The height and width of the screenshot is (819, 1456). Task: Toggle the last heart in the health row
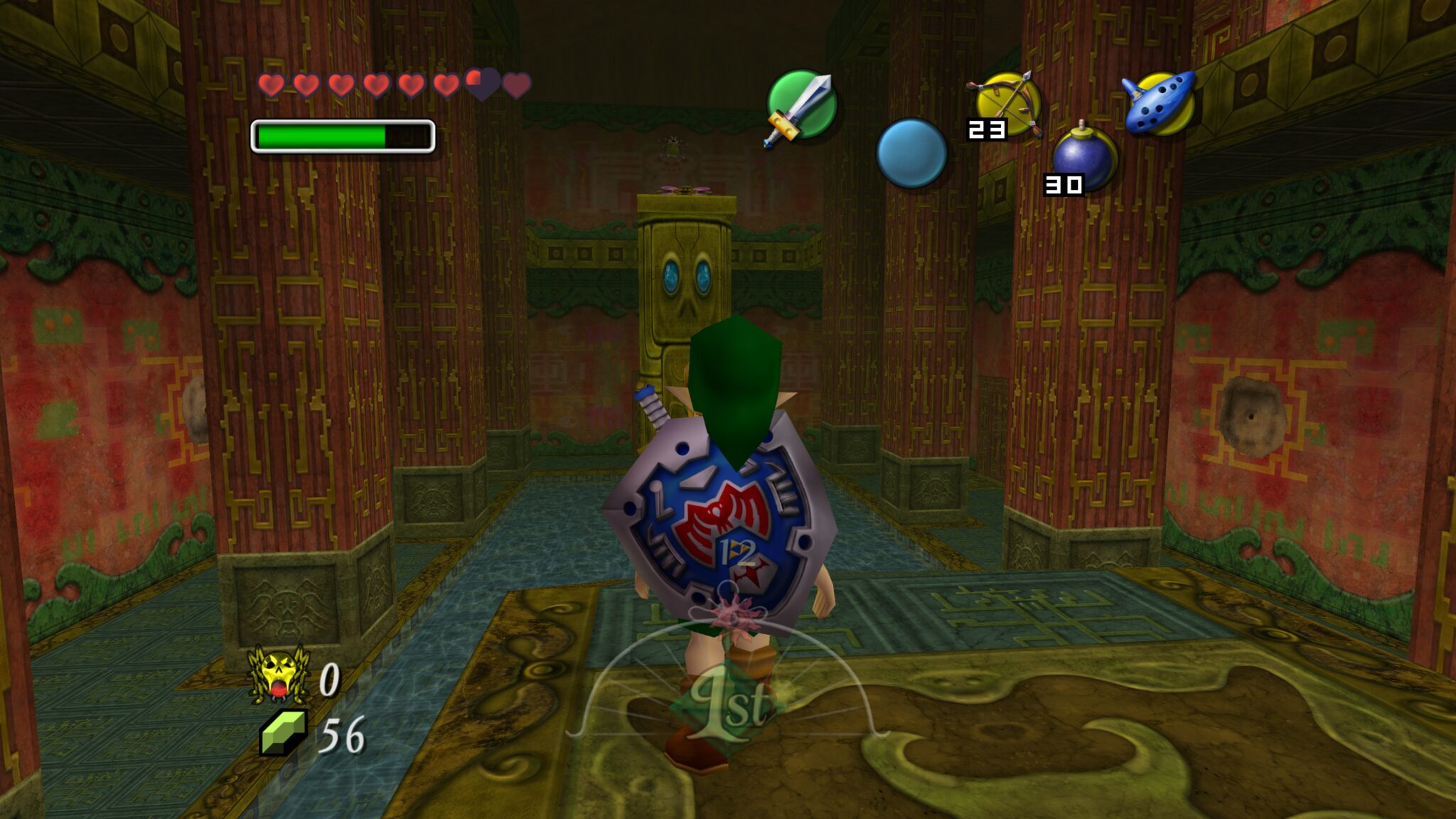(x=518, y=86)
